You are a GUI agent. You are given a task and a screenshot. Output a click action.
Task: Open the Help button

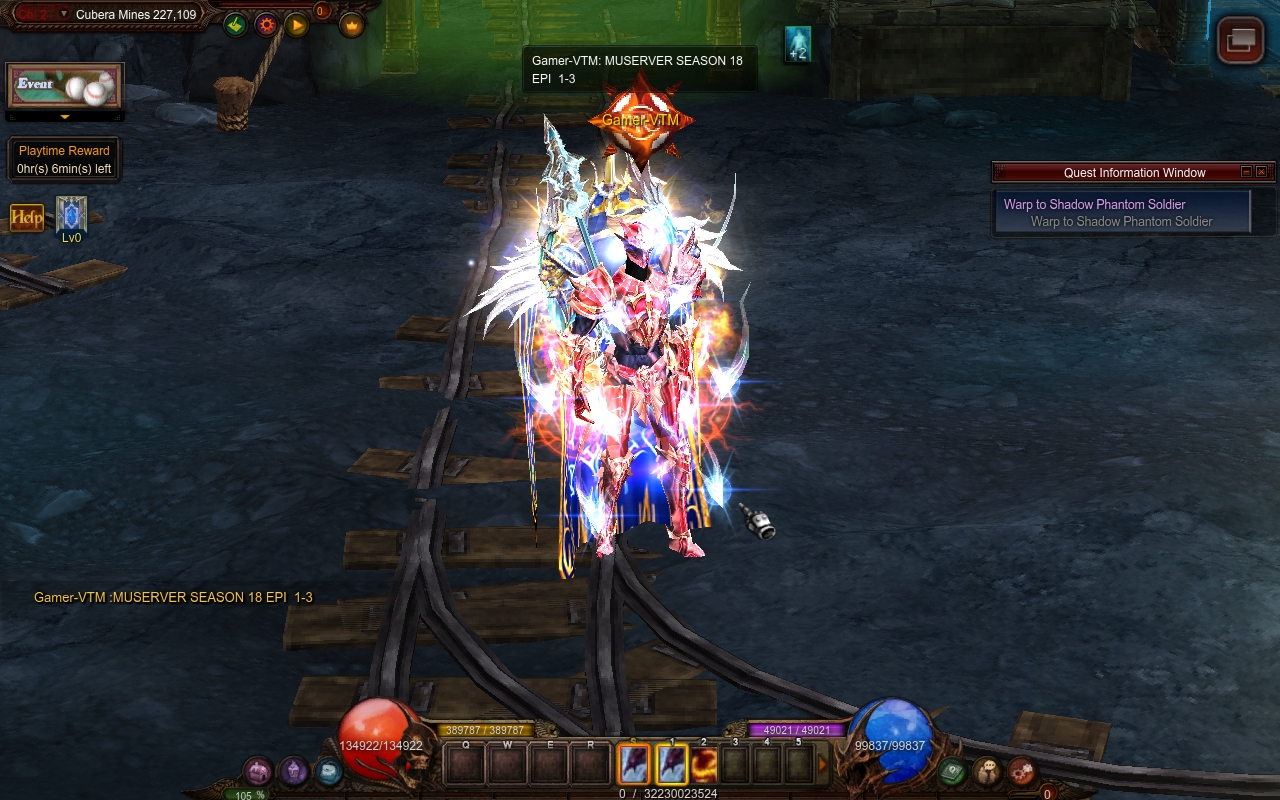[x=27, y=216]
